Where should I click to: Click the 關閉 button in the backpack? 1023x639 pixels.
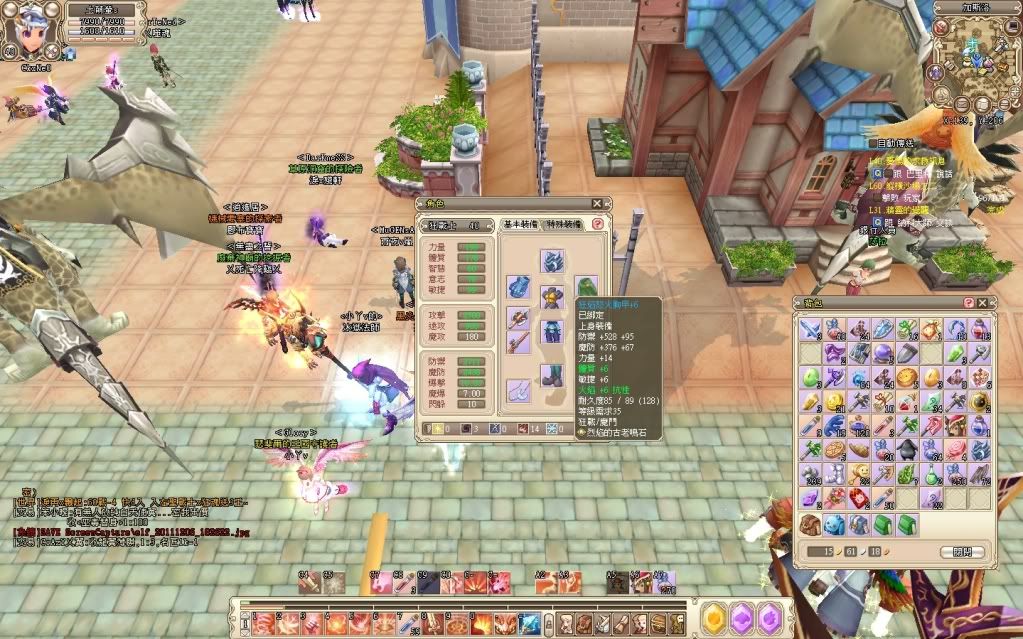tap(962, 552)
